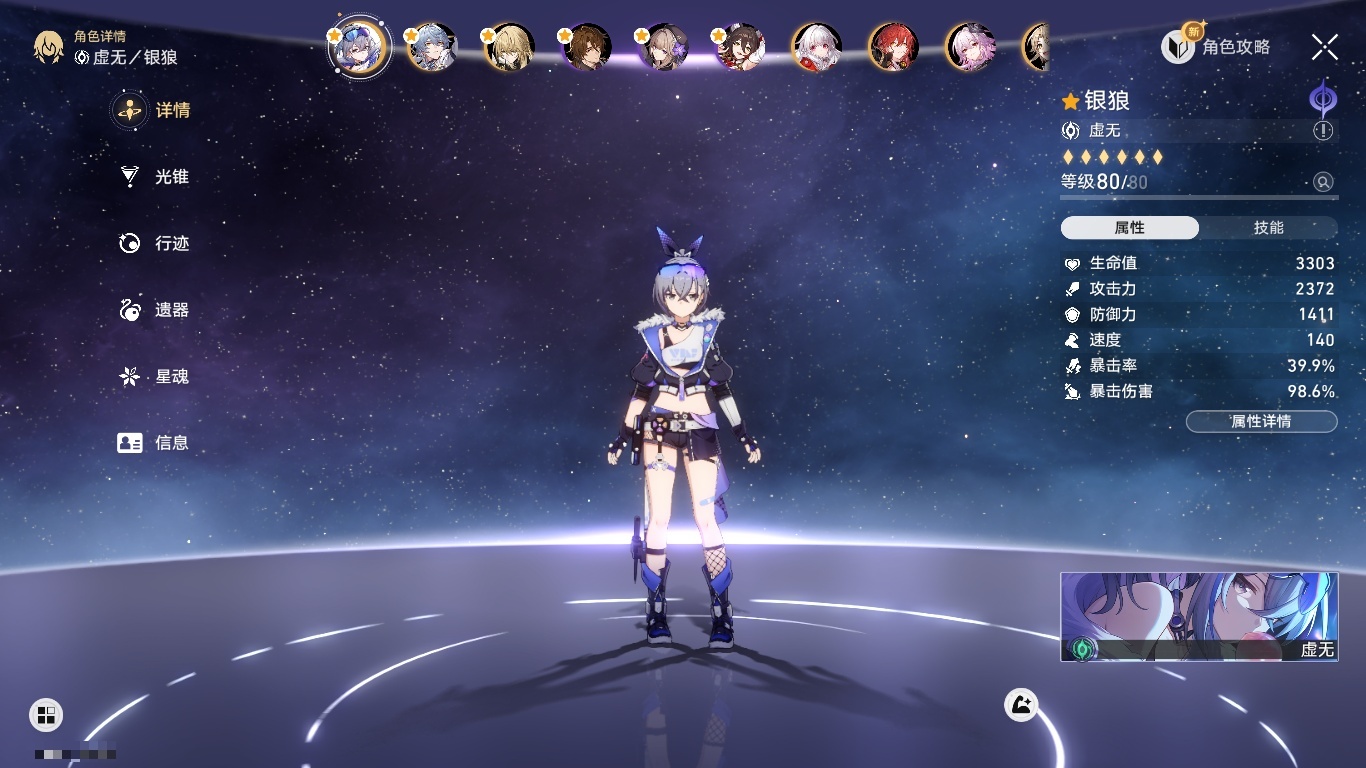Click the flexing arm icon button

pyautogui.click(x=1021, y=705)
